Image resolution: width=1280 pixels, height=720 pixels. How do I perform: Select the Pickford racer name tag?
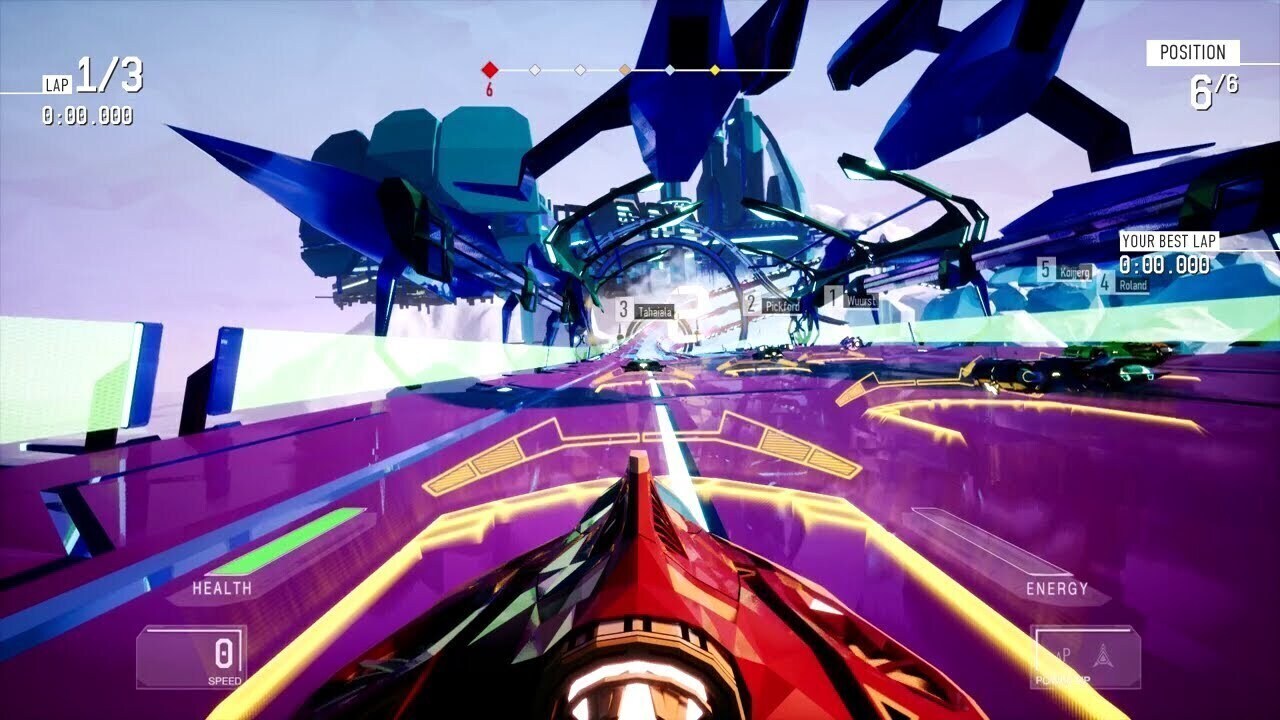click(781, 306)
